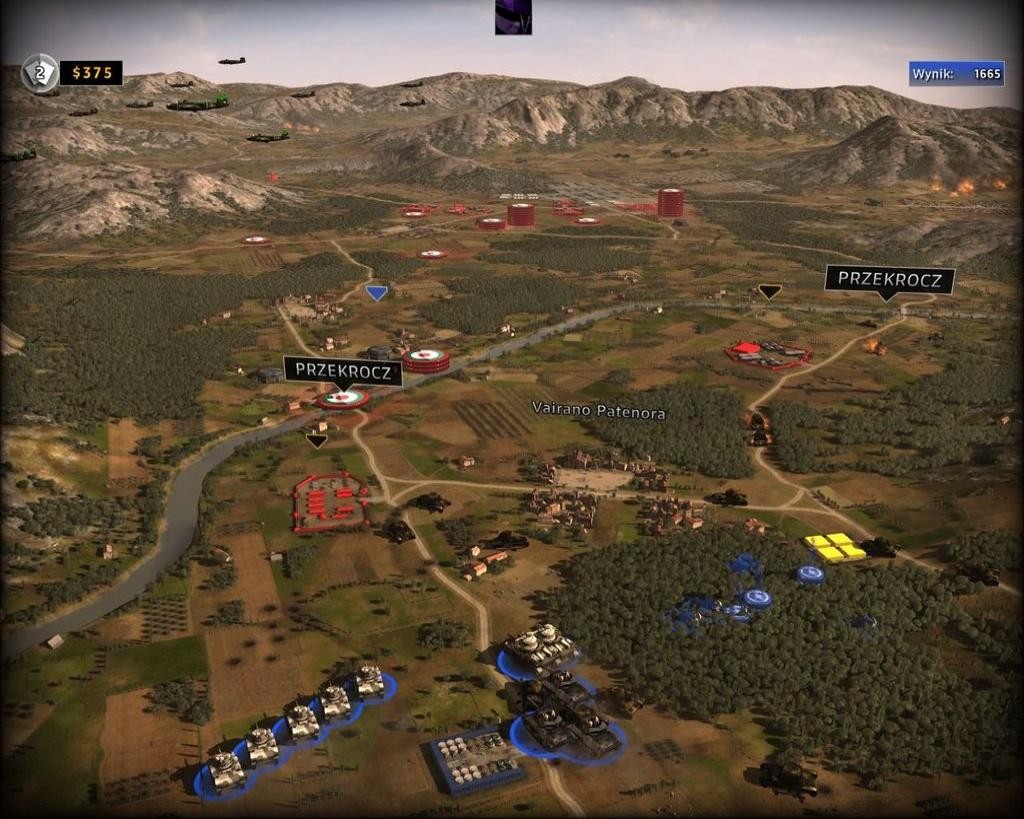Click the ruse counter icon showing 2
Viewport: 1024px width, 819px height.
click(x=40, y=73)
